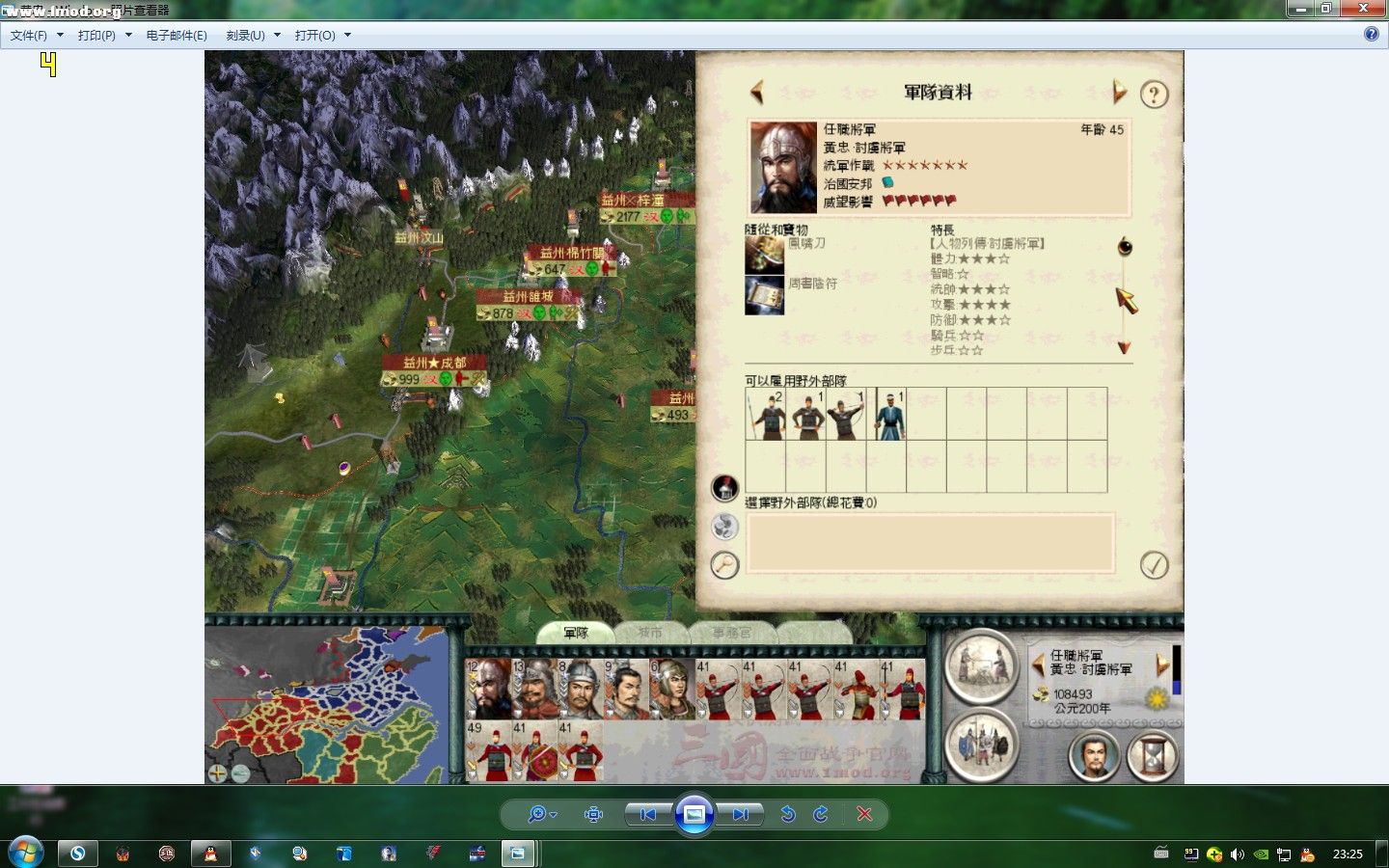1389x868 pixels.
Task: Click the back arrow beside 軍隊資料 title
Action: pos(757,92)
